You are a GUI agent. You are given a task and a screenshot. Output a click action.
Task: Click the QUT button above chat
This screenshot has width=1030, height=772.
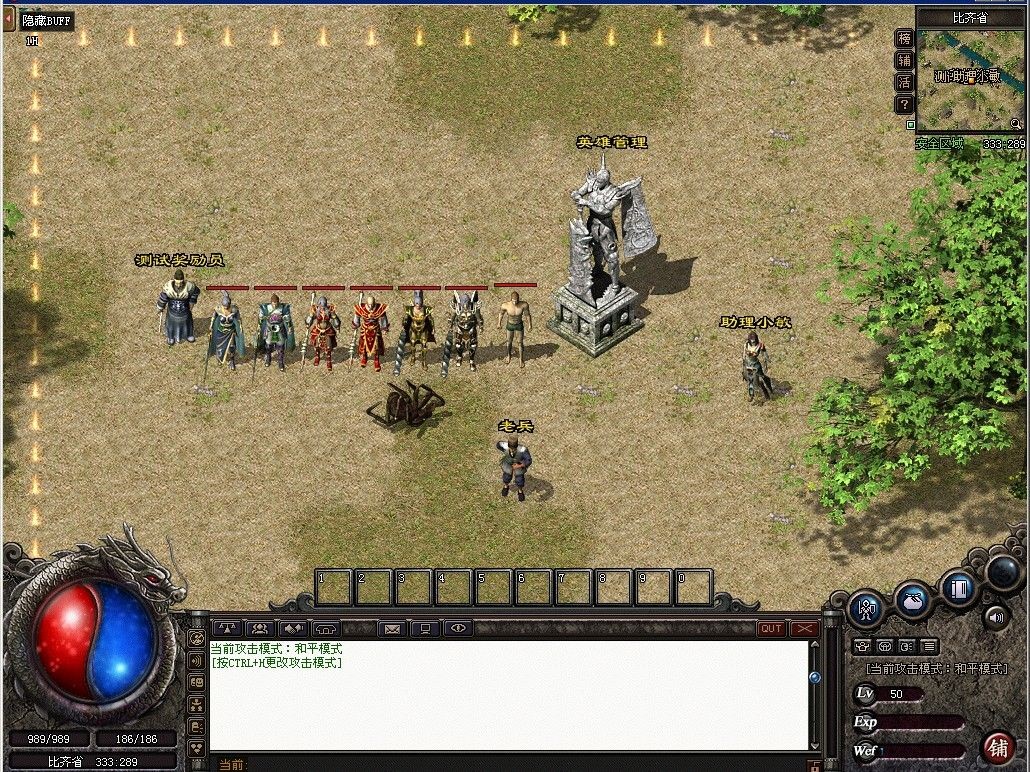[x=771, y=628]
